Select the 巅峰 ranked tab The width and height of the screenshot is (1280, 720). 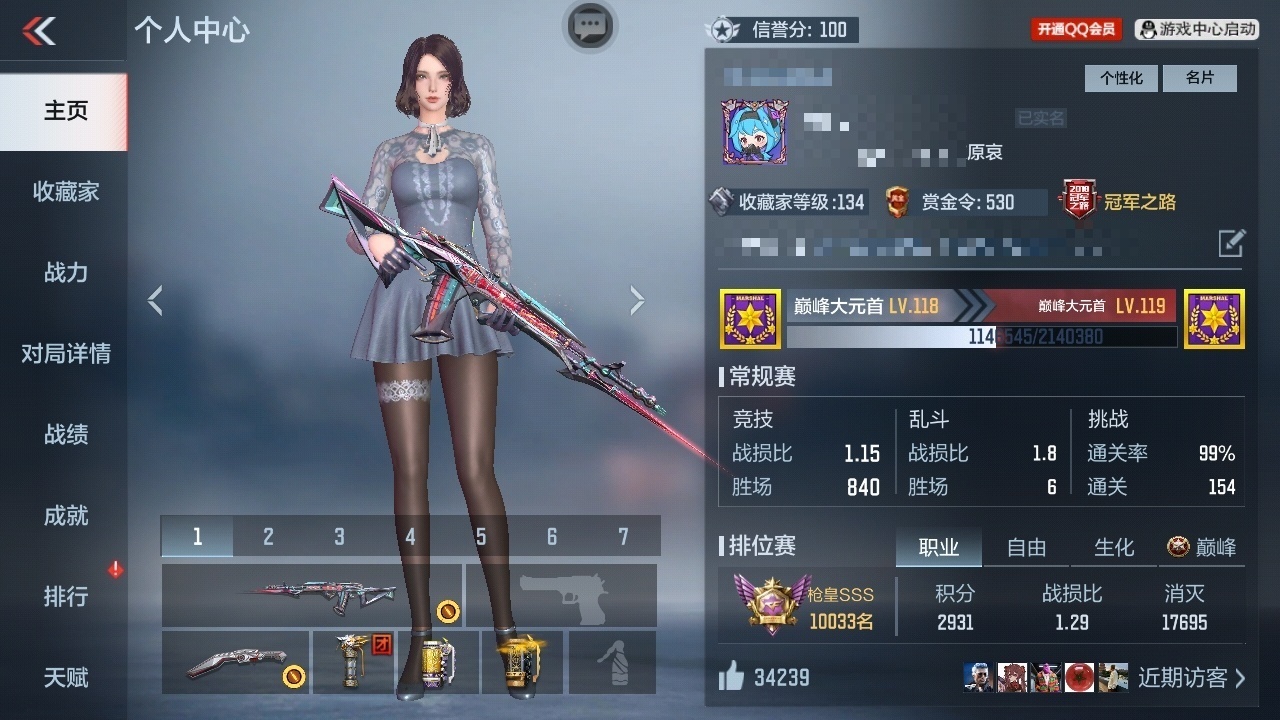1202,547
